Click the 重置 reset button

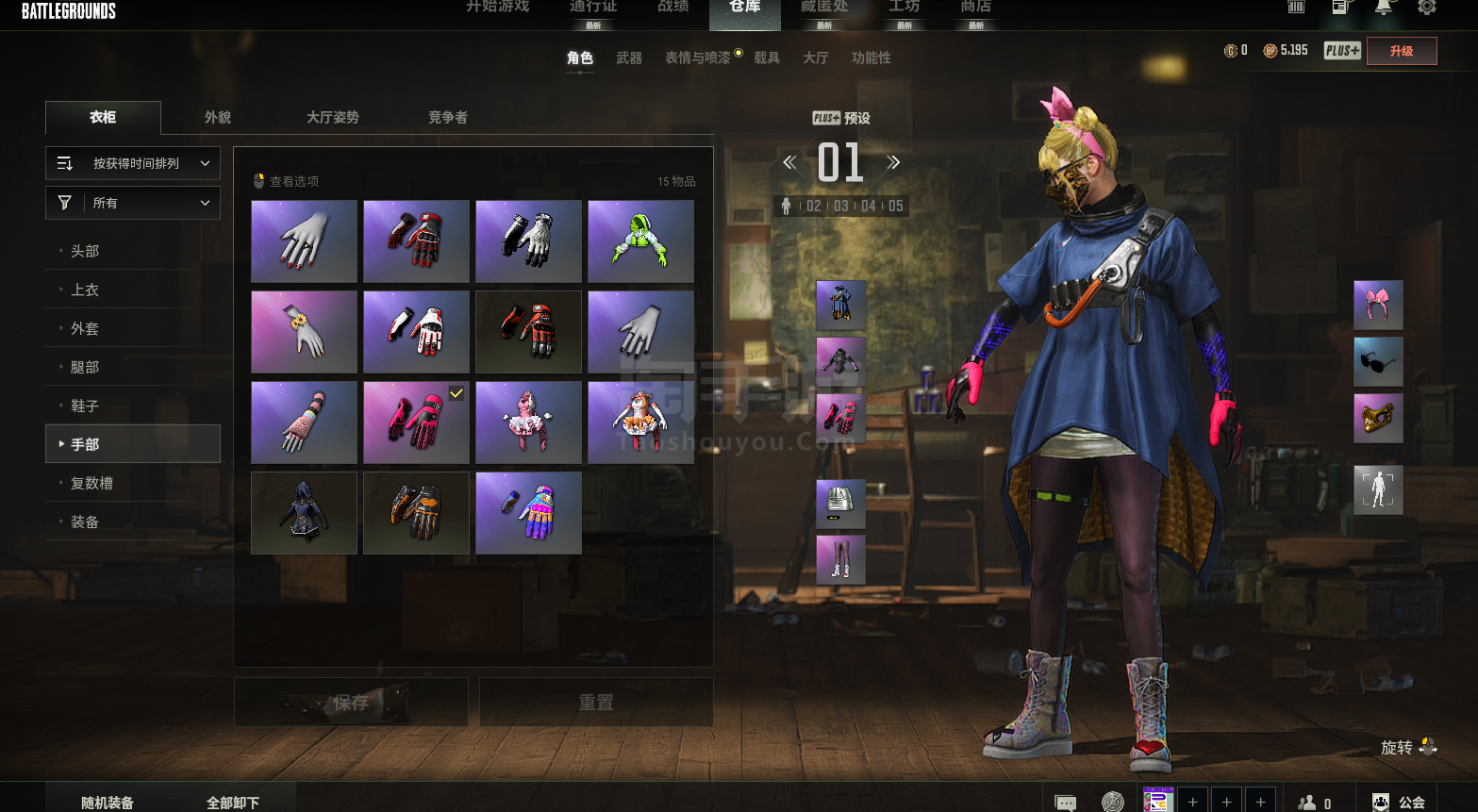(596, 703)
